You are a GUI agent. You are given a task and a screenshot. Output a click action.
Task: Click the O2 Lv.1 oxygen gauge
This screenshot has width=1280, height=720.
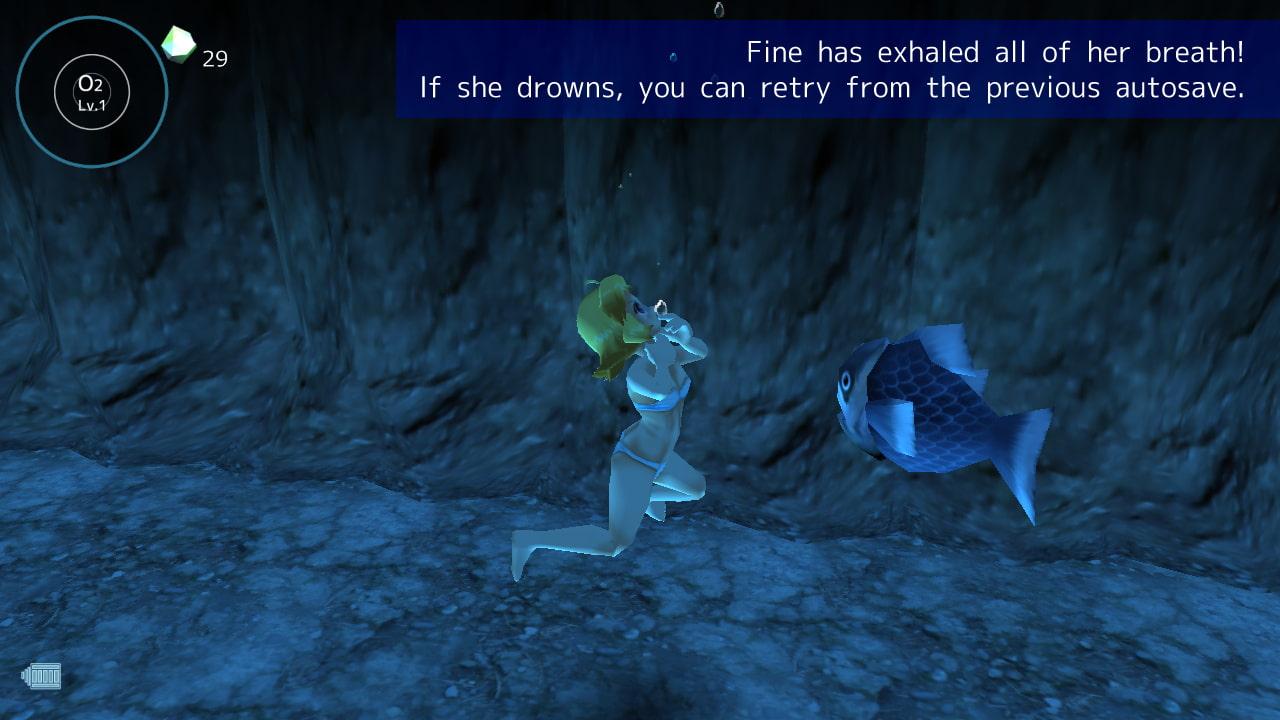click(x=91, y=92)
